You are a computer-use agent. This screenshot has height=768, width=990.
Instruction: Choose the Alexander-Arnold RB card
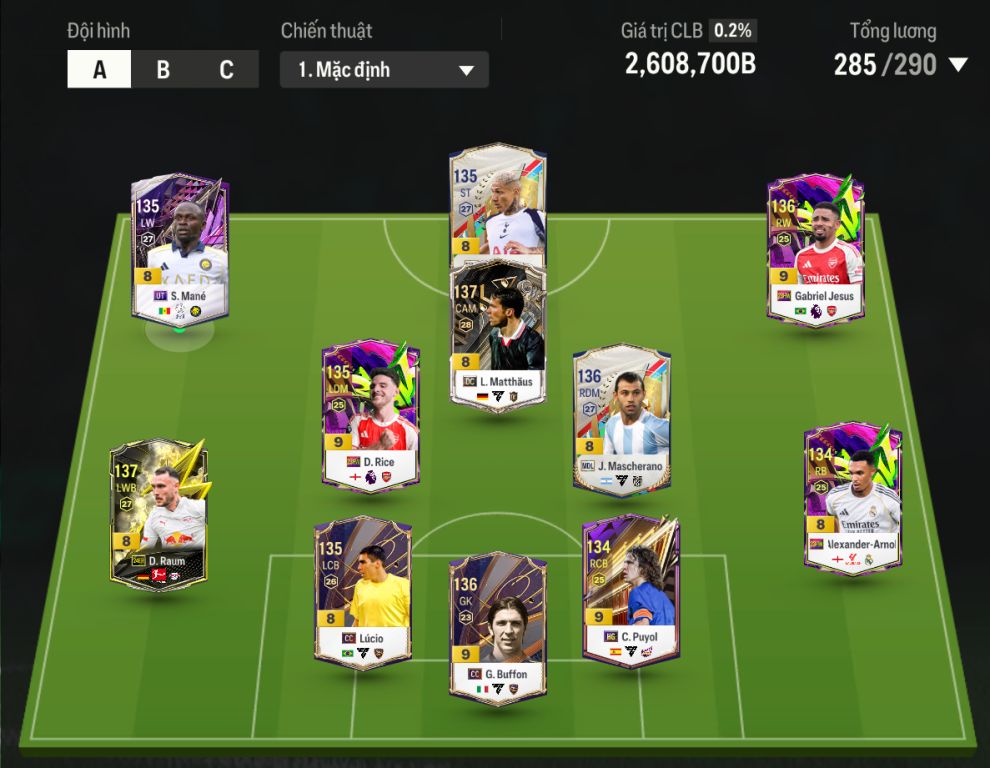click(x=853, y=498)
